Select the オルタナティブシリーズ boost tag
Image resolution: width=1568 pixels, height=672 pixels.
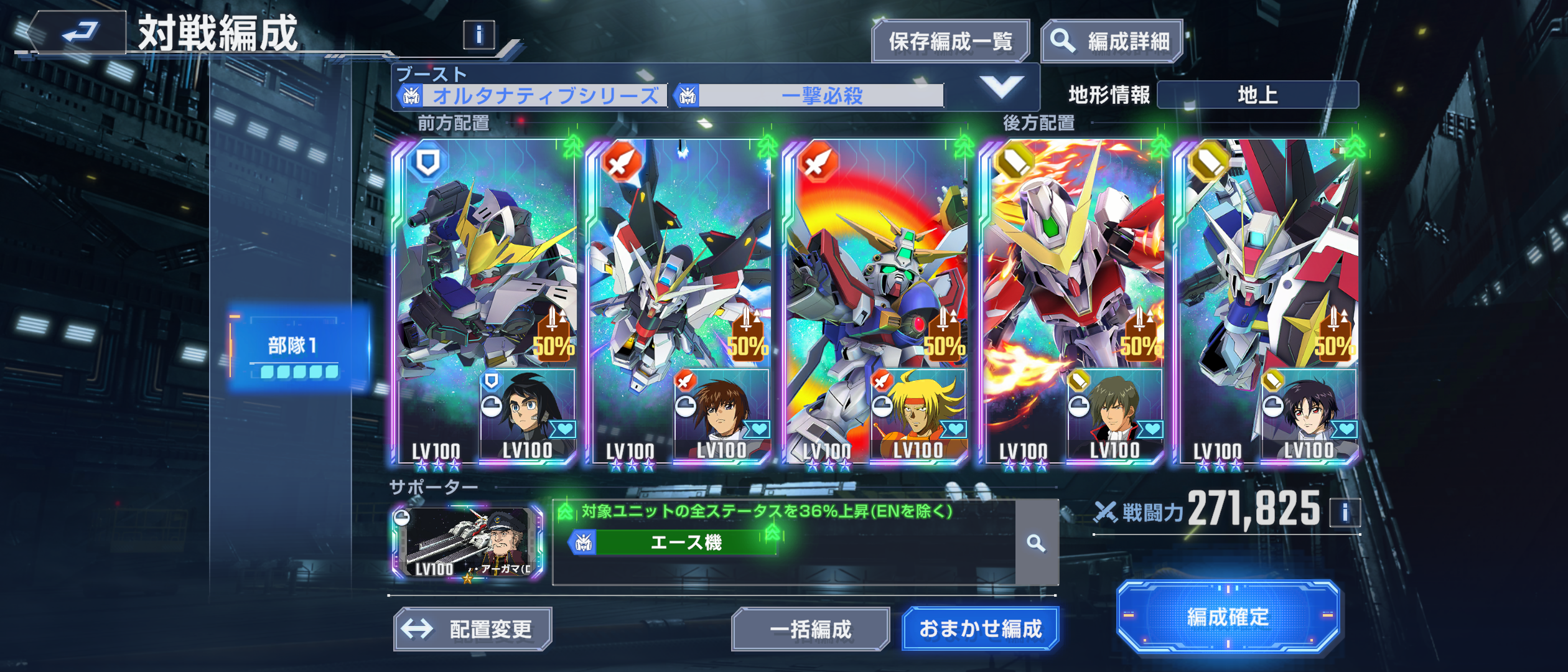pos(533,96)
